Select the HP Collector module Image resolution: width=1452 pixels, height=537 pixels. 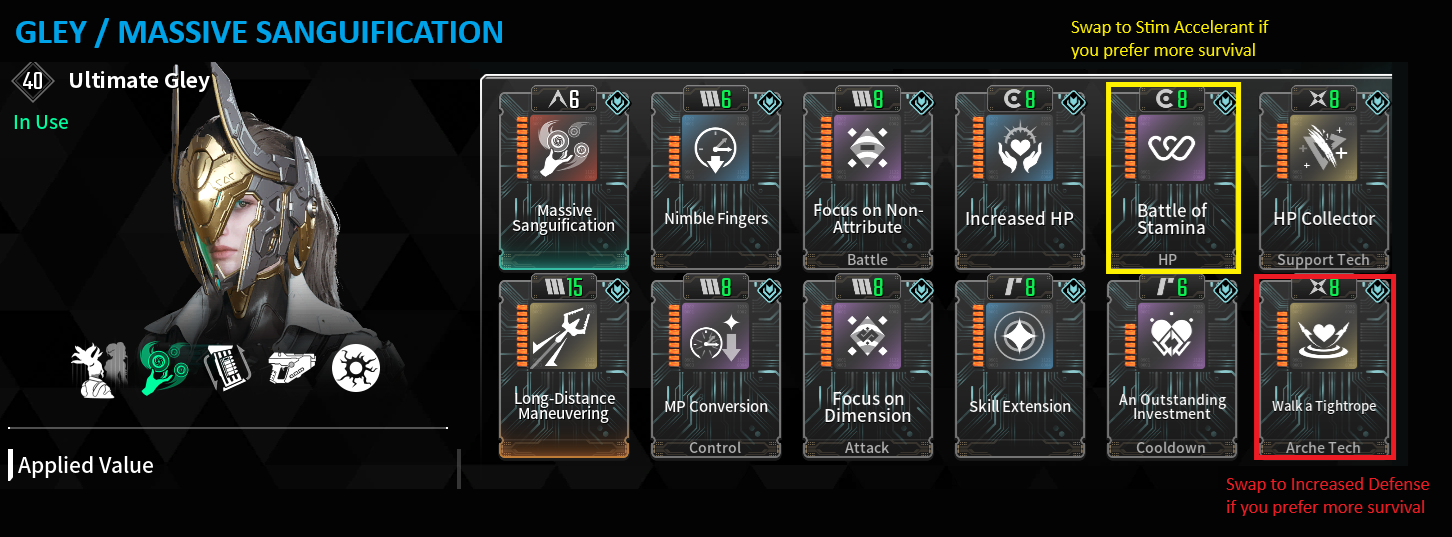[1323, 178]
